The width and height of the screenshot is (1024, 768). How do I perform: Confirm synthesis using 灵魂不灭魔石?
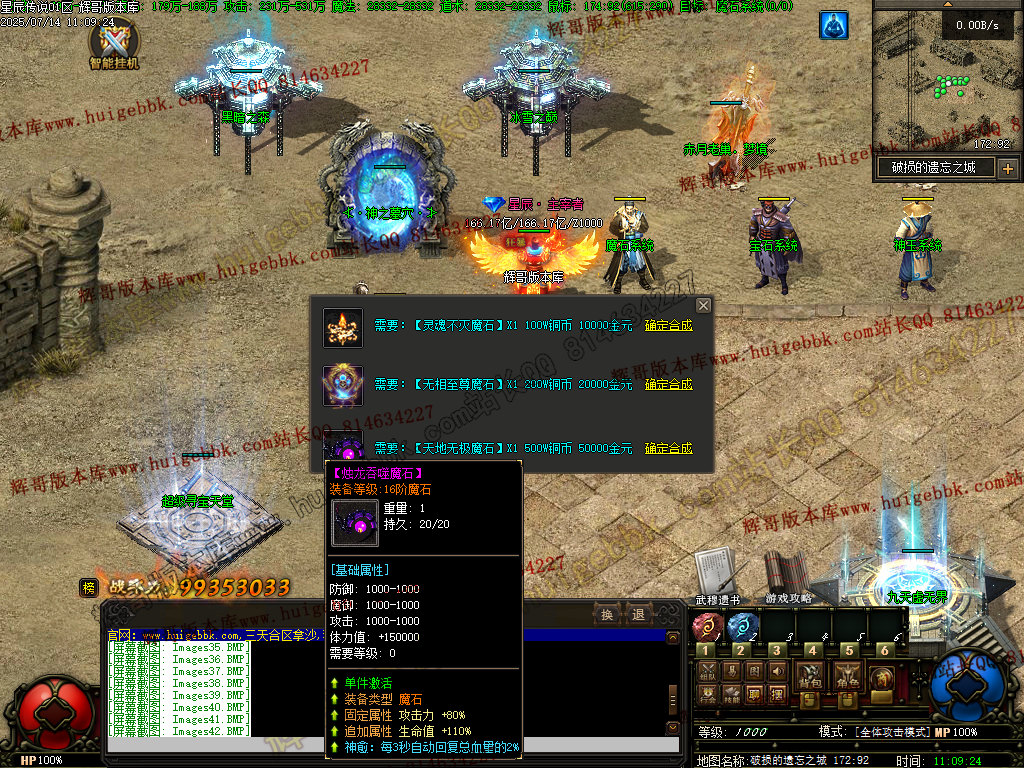668,325
